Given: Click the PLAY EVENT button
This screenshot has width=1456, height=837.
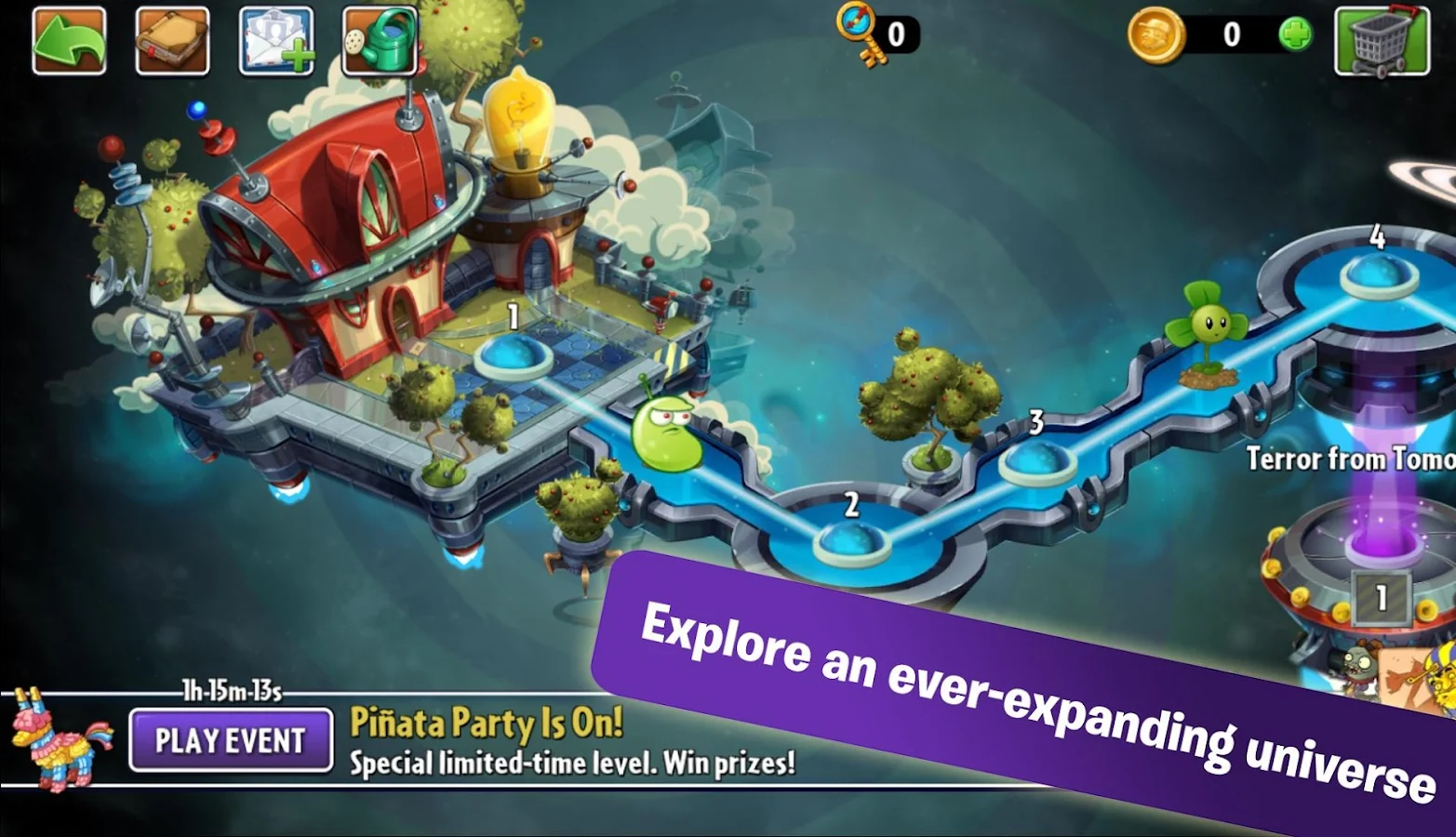Looking at the screenshot, I should point(229,739).
